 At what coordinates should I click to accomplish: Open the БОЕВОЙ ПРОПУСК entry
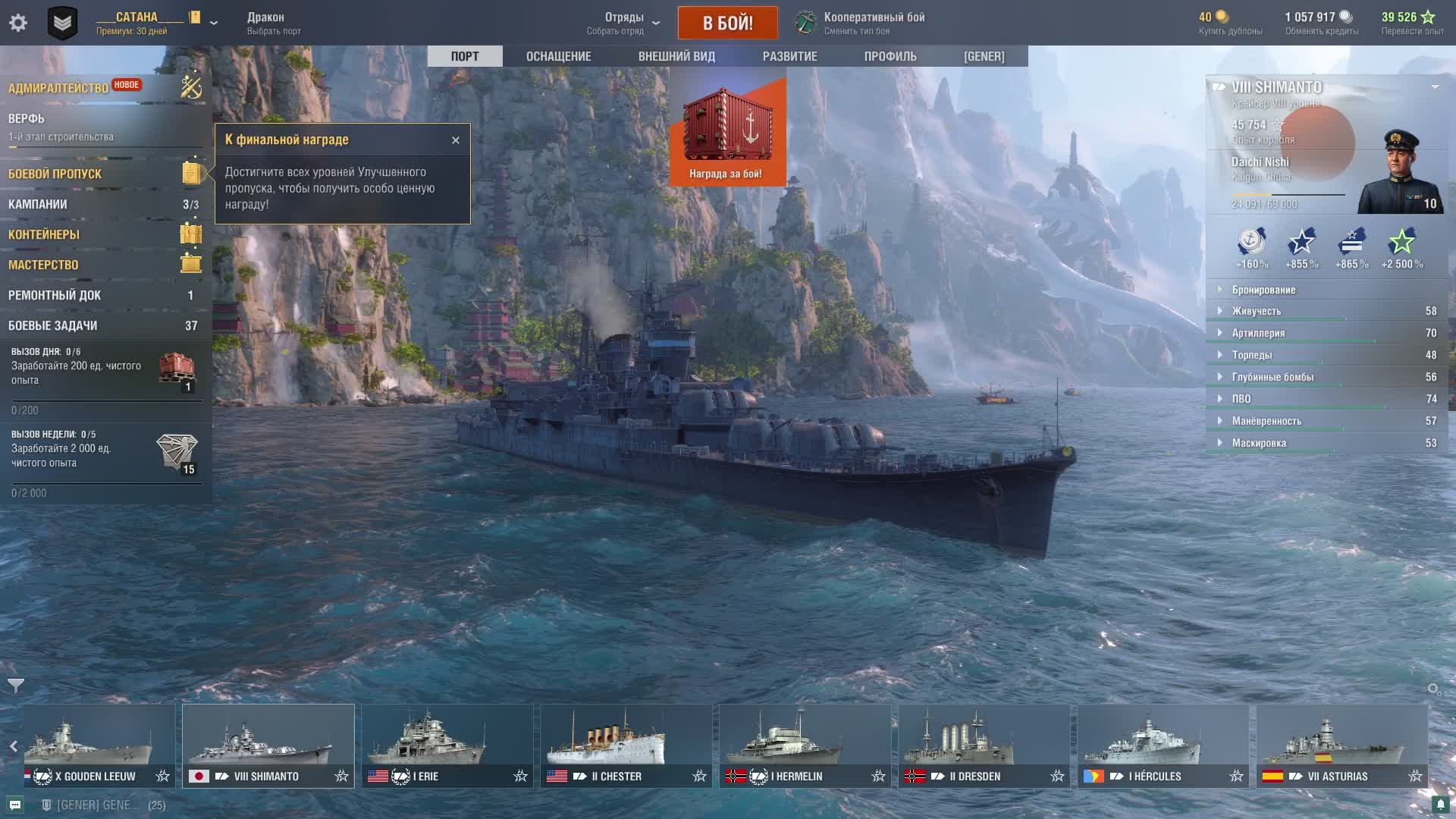(55, 174)
